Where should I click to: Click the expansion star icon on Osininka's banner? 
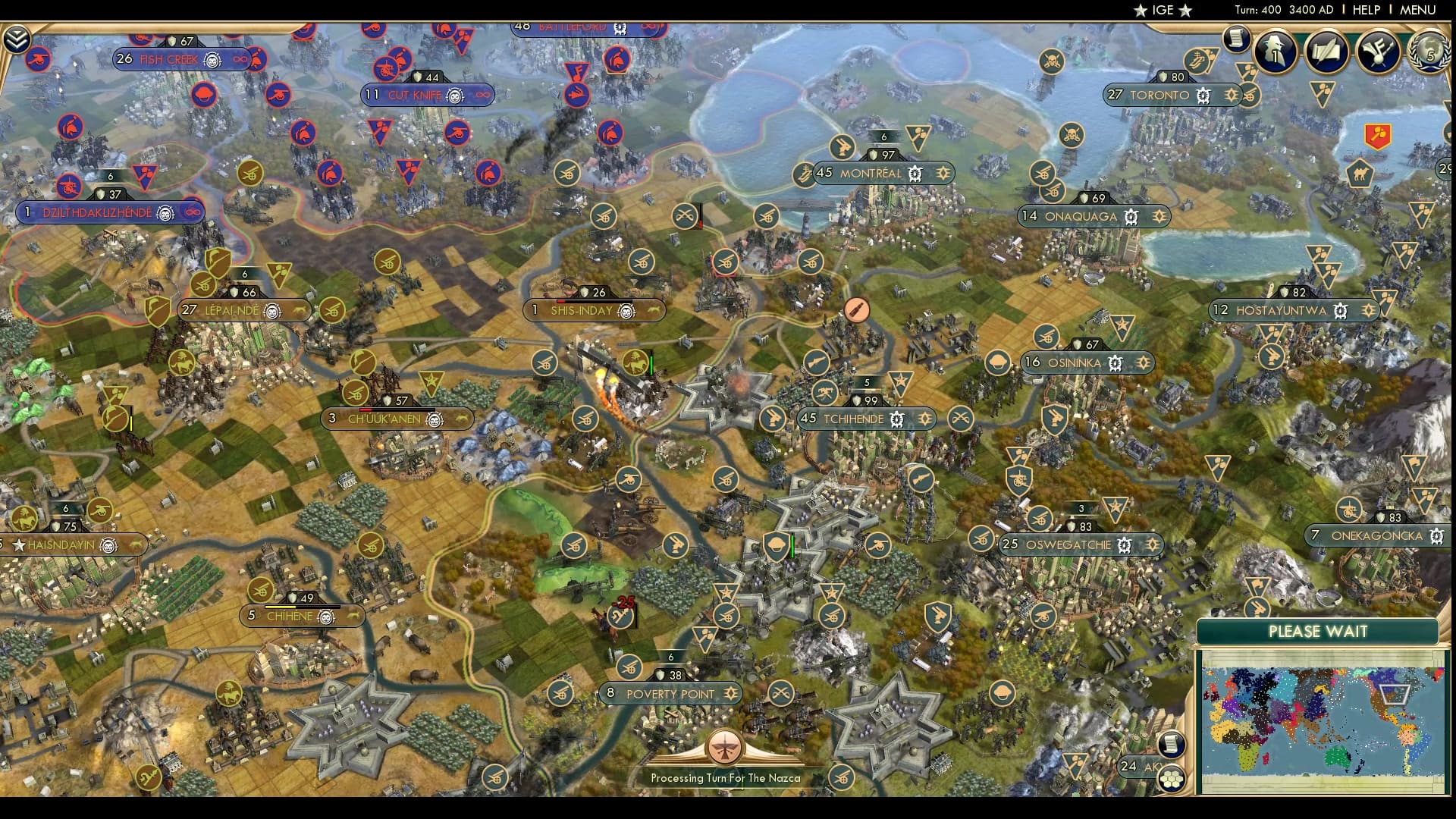point(1144,362)
